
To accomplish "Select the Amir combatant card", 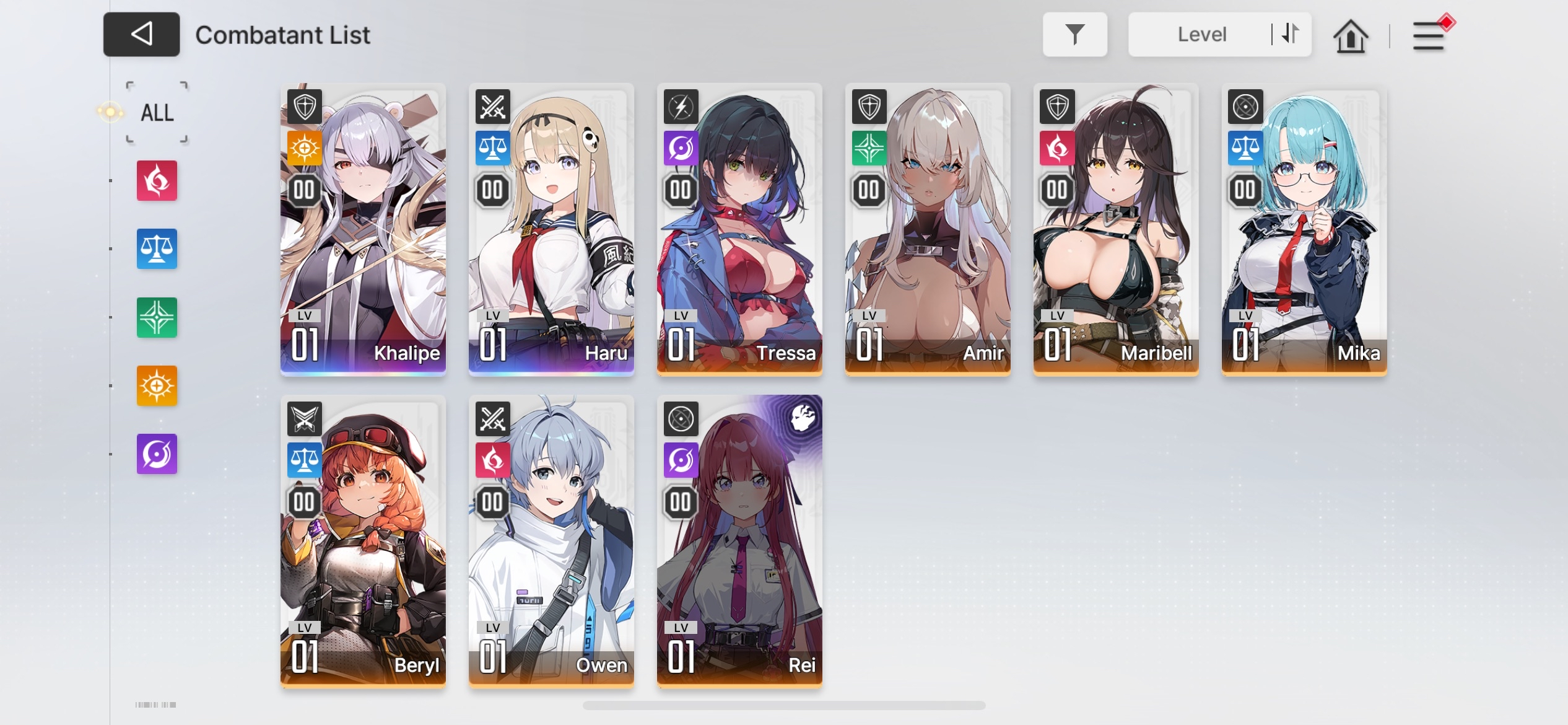I will coord(928,229).
